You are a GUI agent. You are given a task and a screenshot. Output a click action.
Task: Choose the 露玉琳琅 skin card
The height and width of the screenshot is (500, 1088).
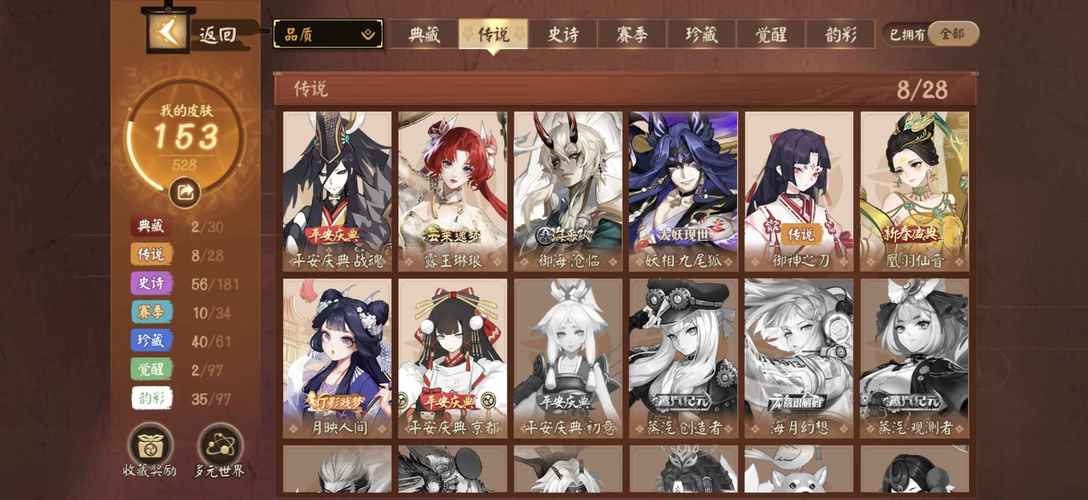tap(453, 191)
